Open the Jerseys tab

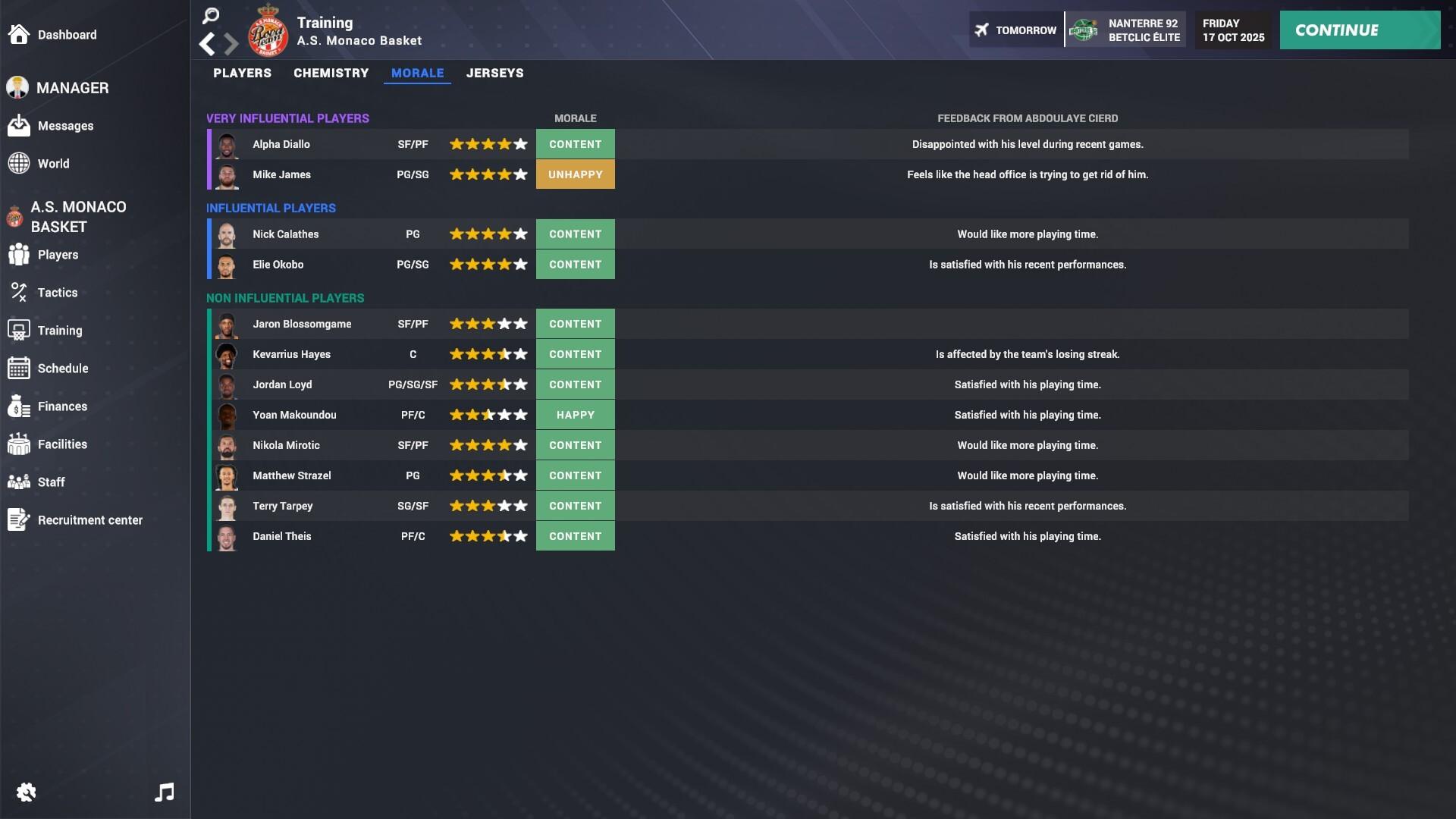click(x=495, y=73)
